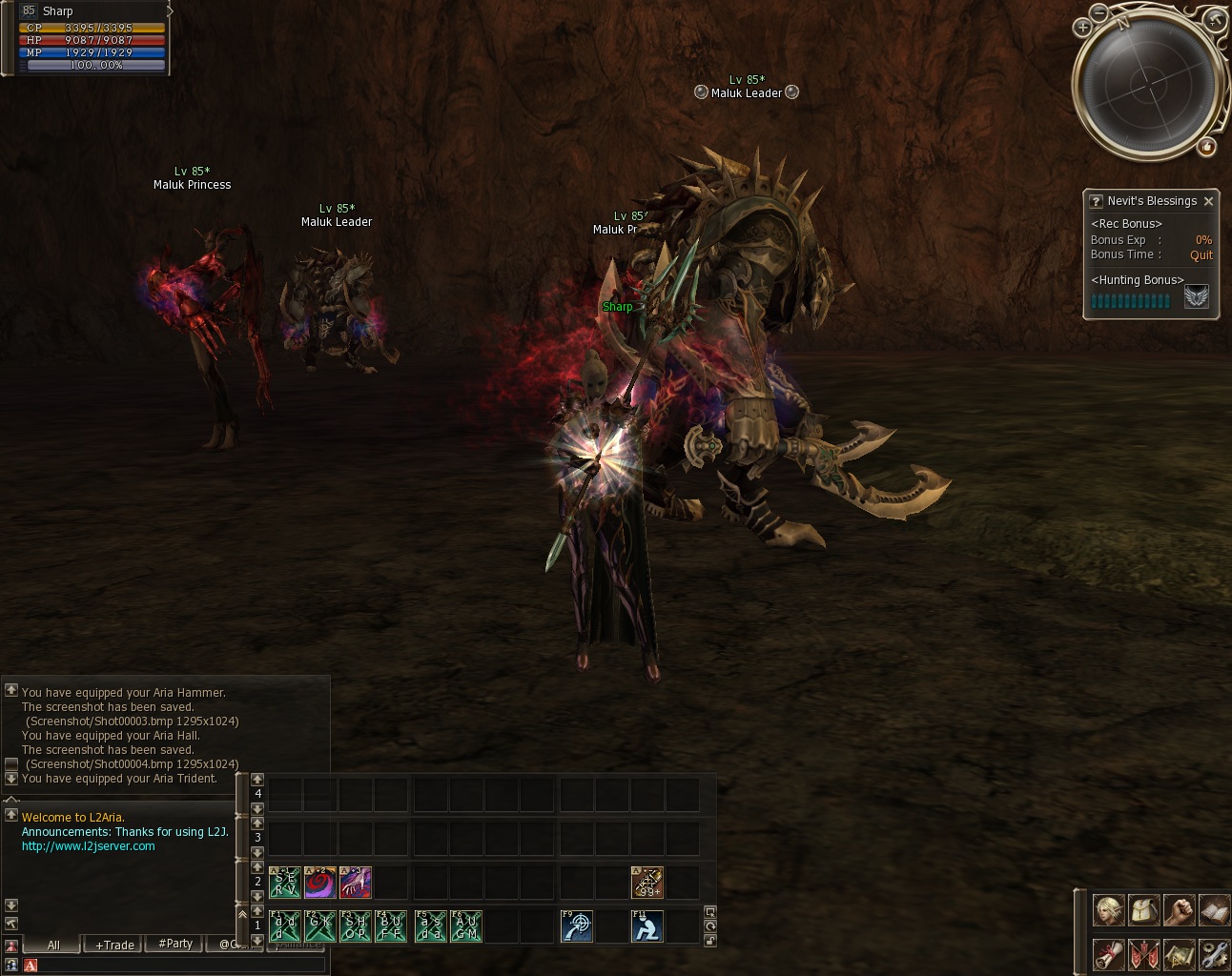The image size is (1232, 976).
Task: Use the SERV macro on the shortcut bar
Action: point(285,883)
